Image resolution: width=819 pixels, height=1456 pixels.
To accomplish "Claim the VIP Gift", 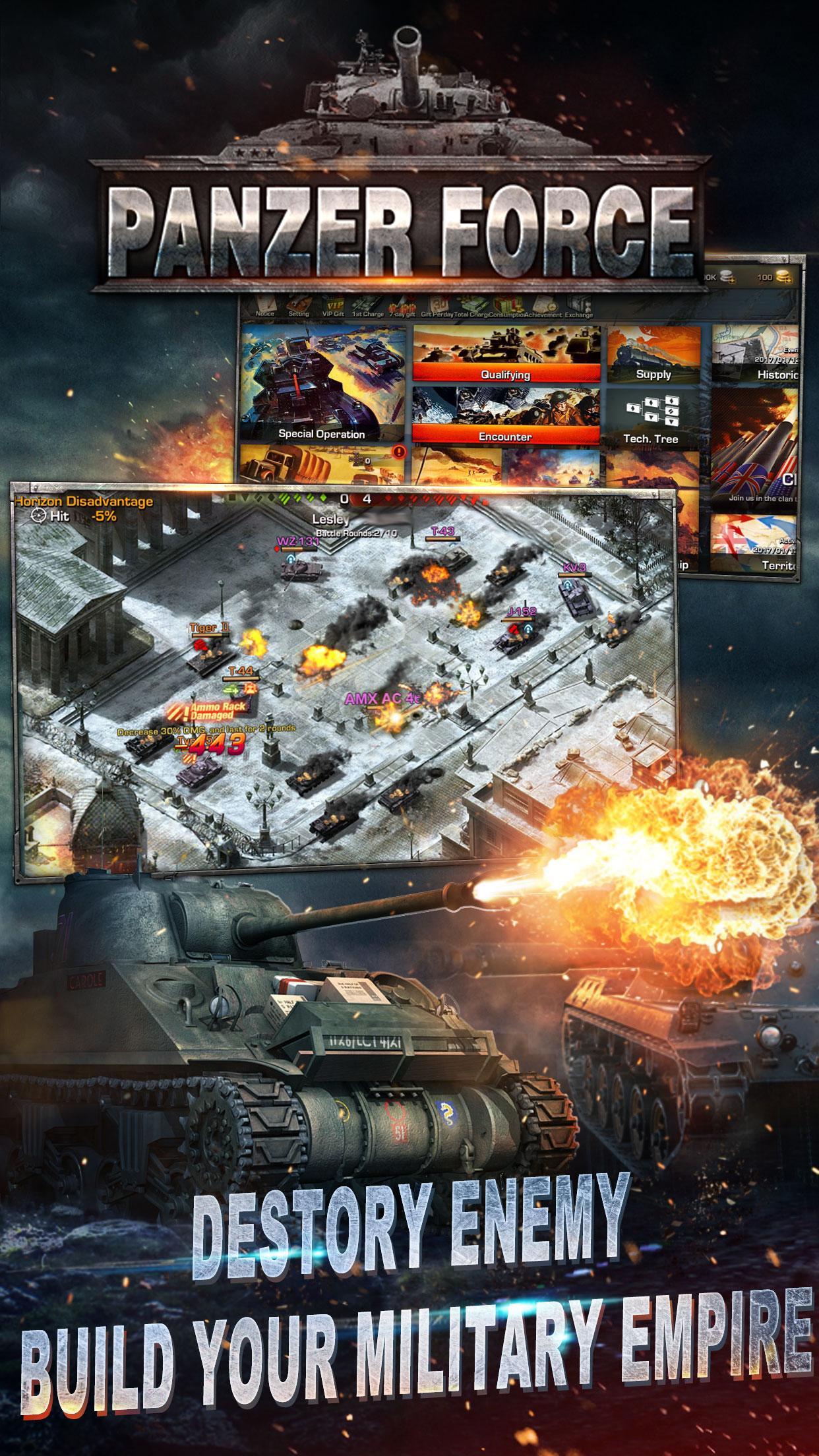I will pyautogui.click(x=333, y=307).
